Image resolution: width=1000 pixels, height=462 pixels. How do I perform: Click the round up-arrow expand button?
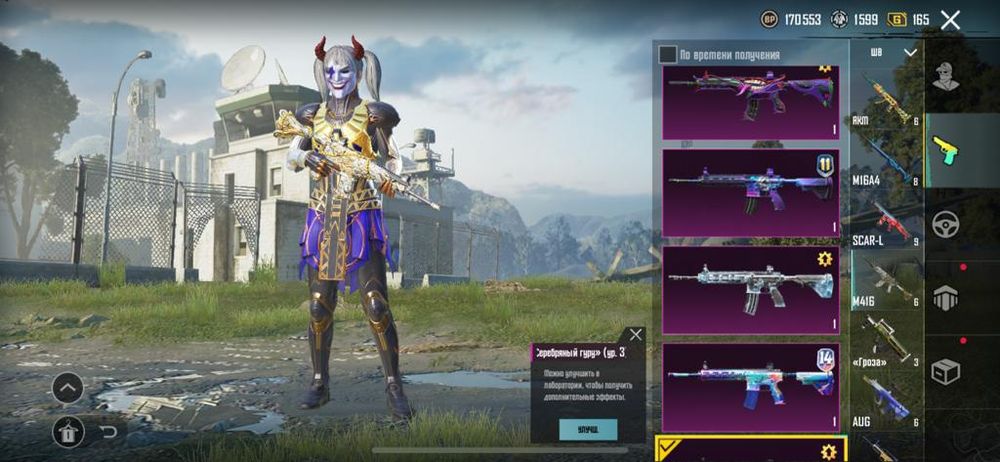68,387
